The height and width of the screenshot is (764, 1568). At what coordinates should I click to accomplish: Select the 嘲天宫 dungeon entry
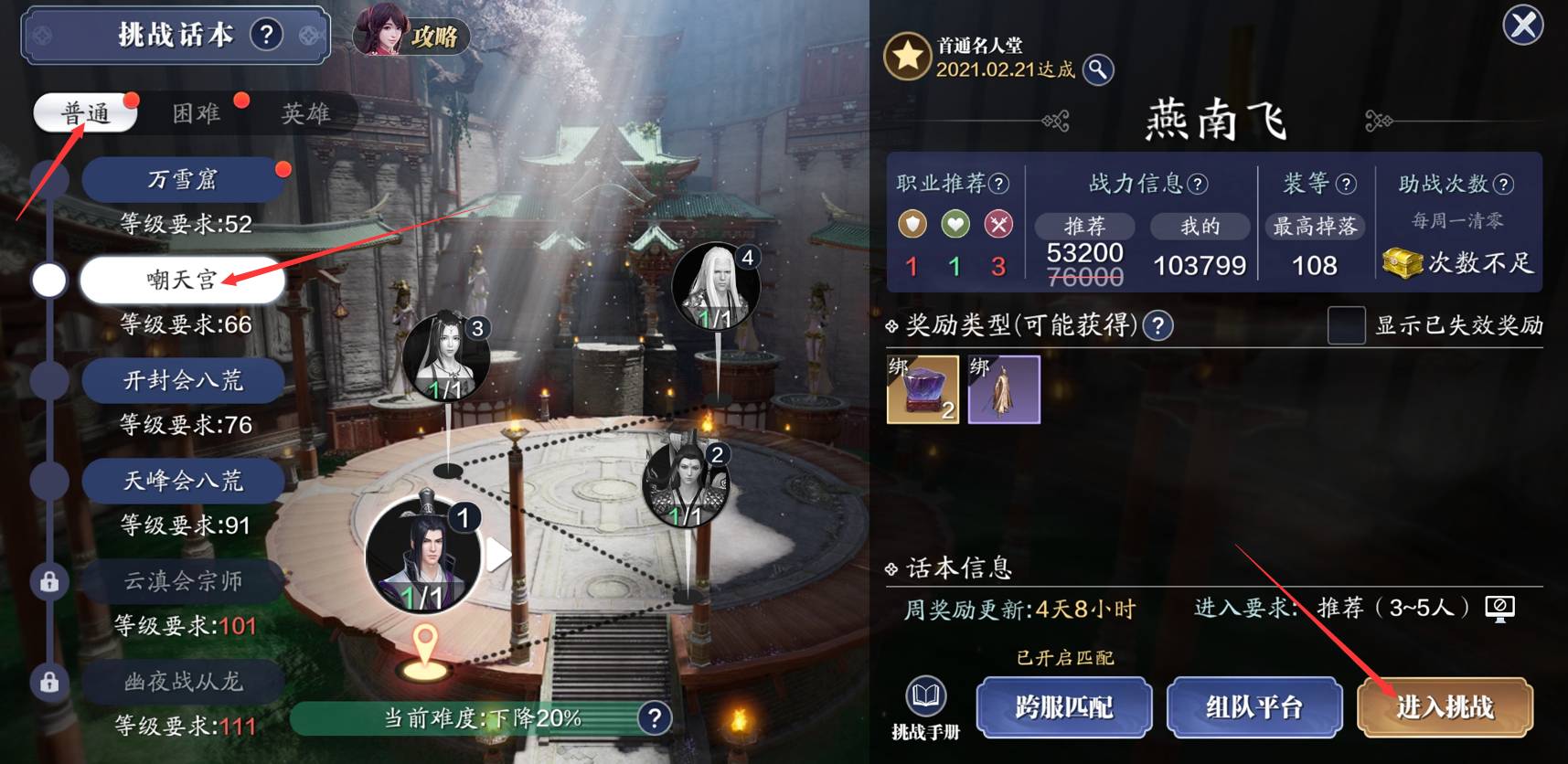pyautogui.click(x=183, y=280)
